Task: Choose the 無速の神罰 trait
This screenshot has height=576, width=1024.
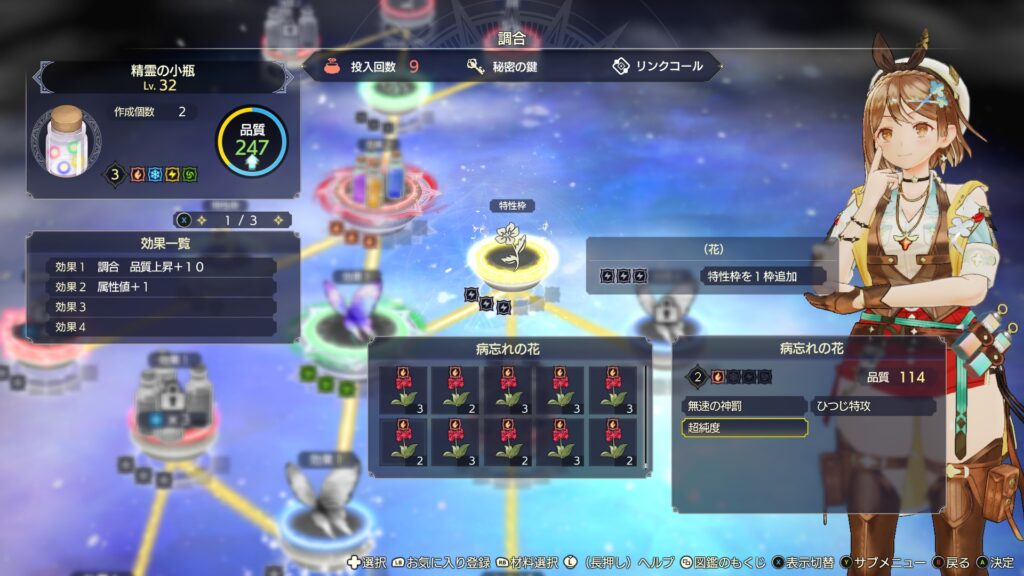Action: tap(743, 406)
